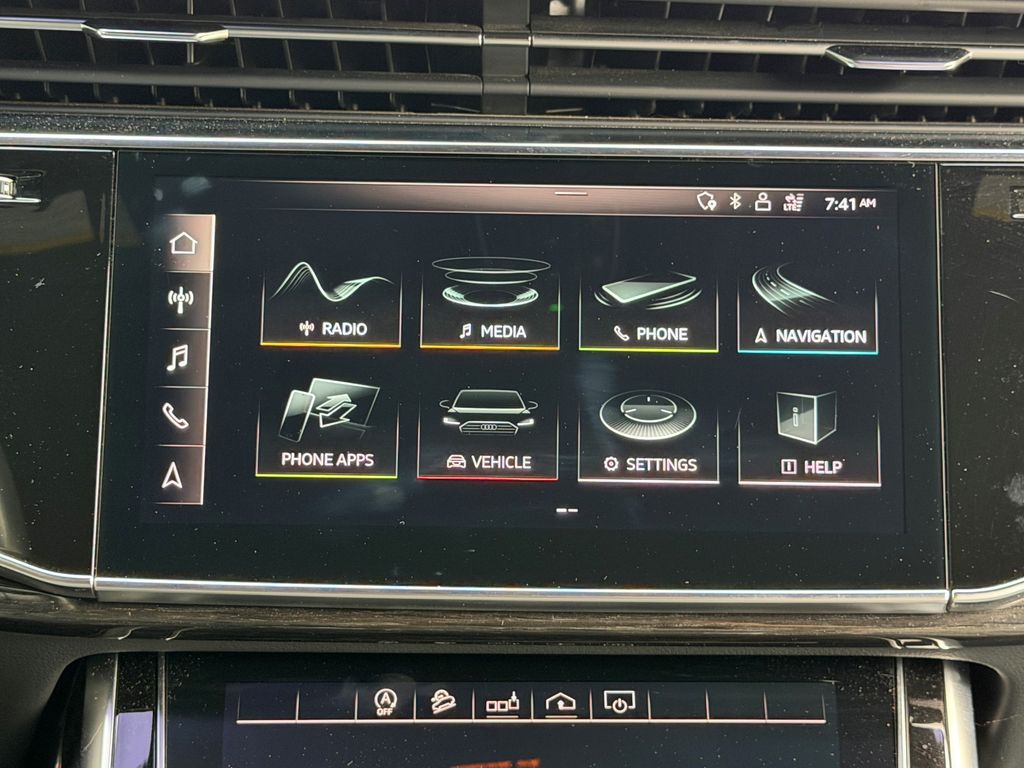Select the radio antenna sidebar icon

[181, 300]
